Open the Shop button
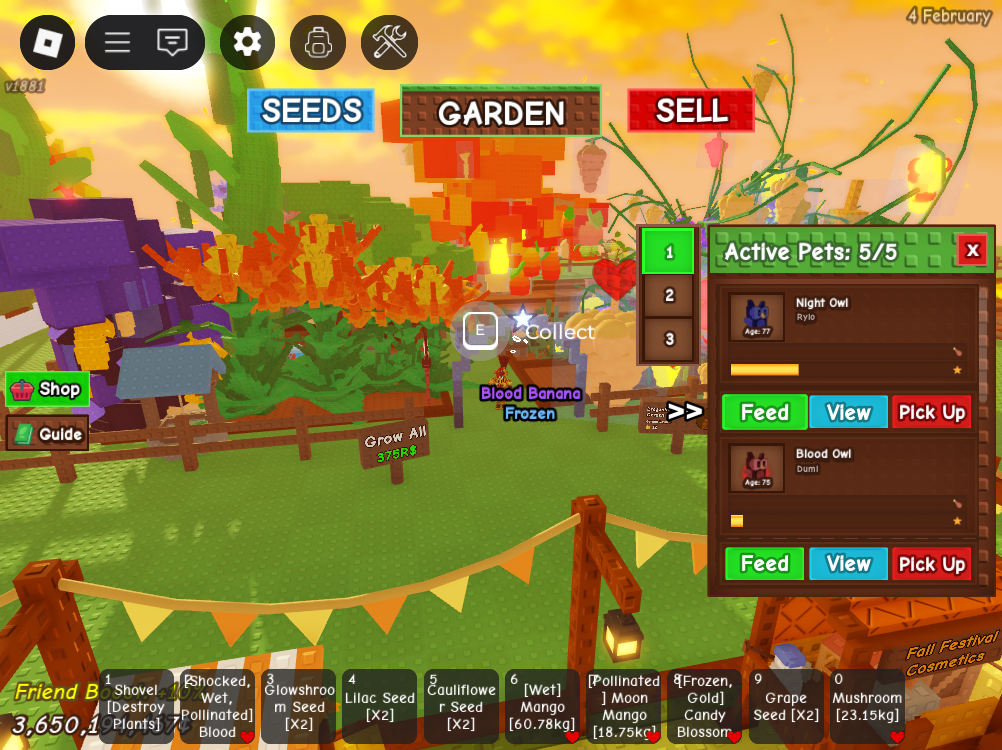The height and width of the screenshot is (750, 1002). pyautogui.click(x=47, y=389)
